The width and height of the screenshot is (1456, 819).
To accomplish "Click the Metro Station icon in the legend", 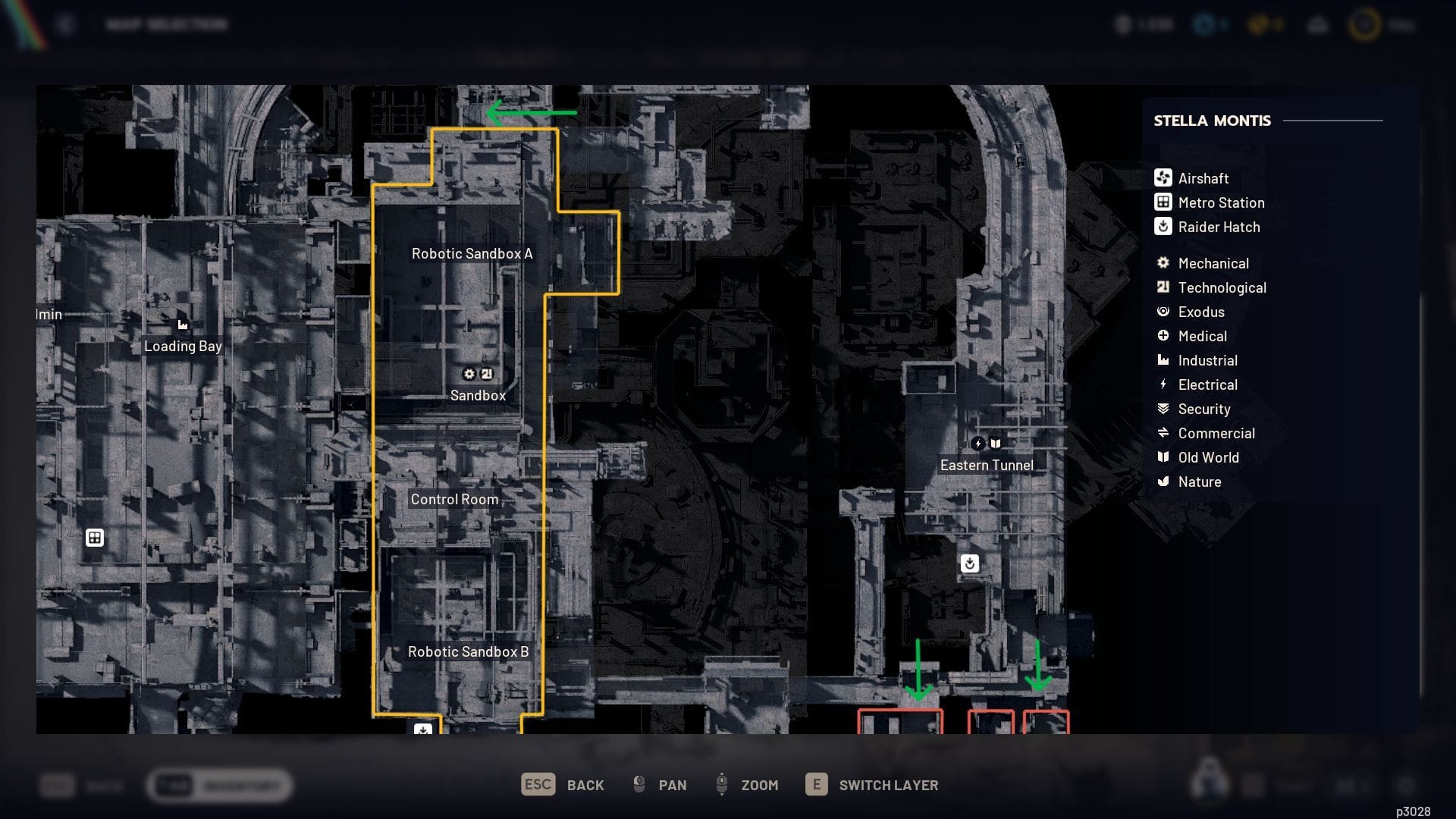I will [x=1163, y=202].
